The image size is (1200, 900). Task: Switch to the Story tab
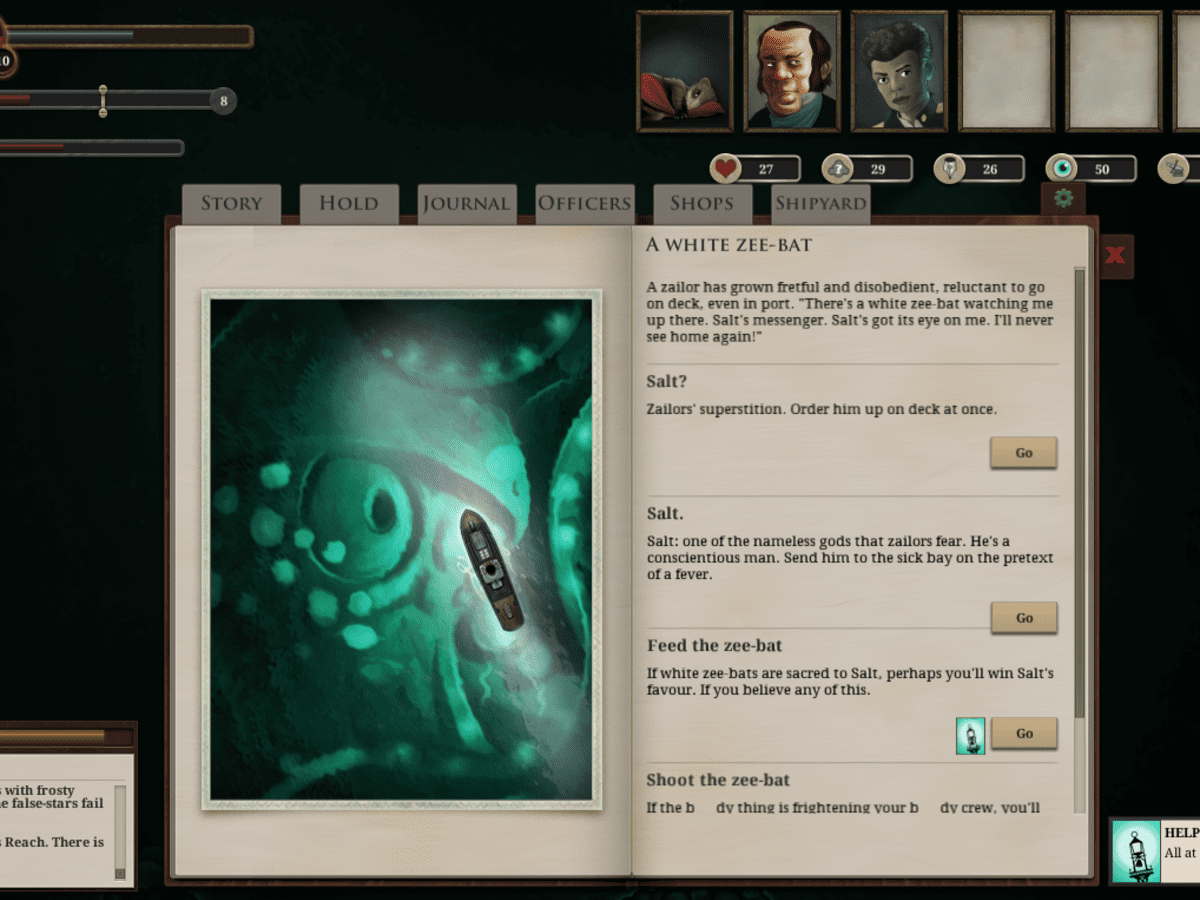(231, 204)
